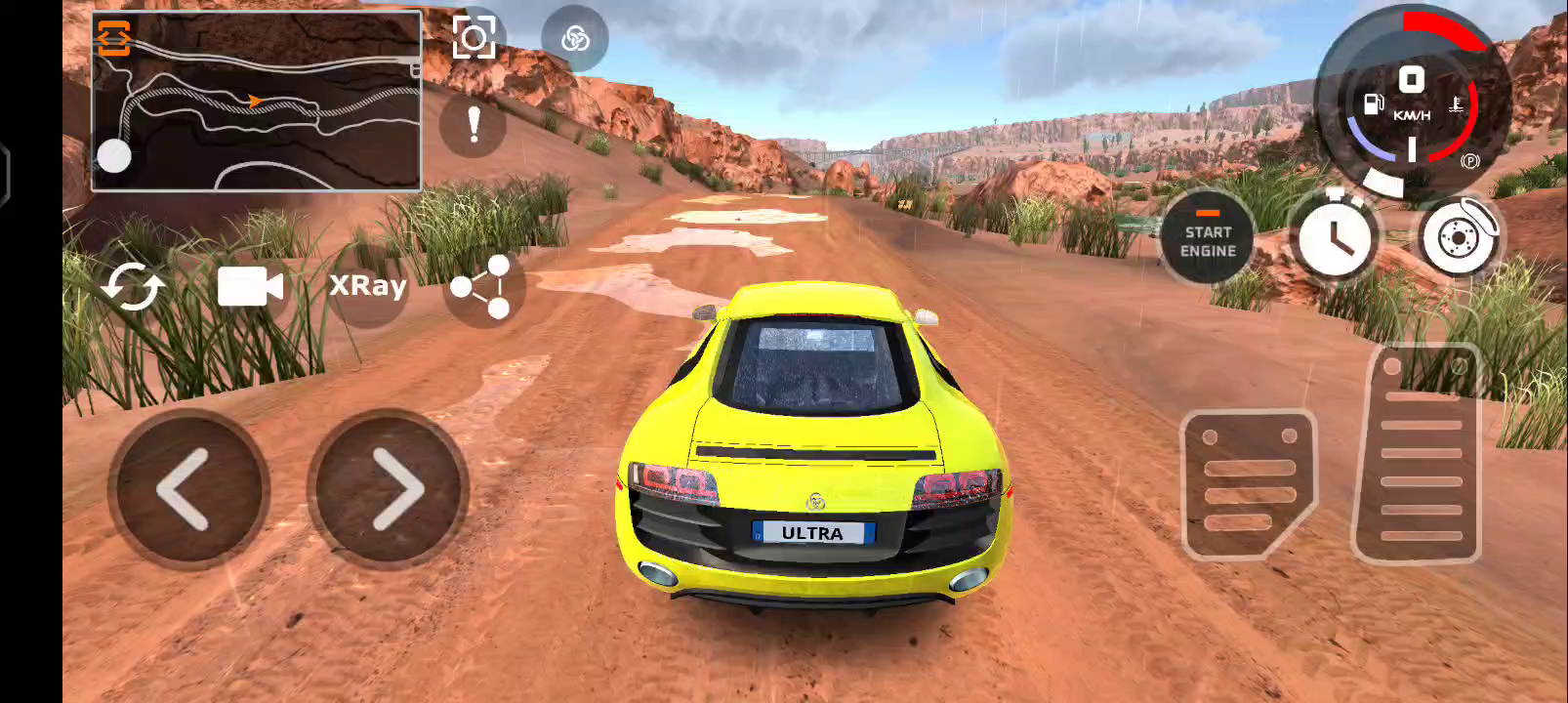Tap the exclamation mark alert button
This screenshot has height=703, width=1568.
(474, 125)
